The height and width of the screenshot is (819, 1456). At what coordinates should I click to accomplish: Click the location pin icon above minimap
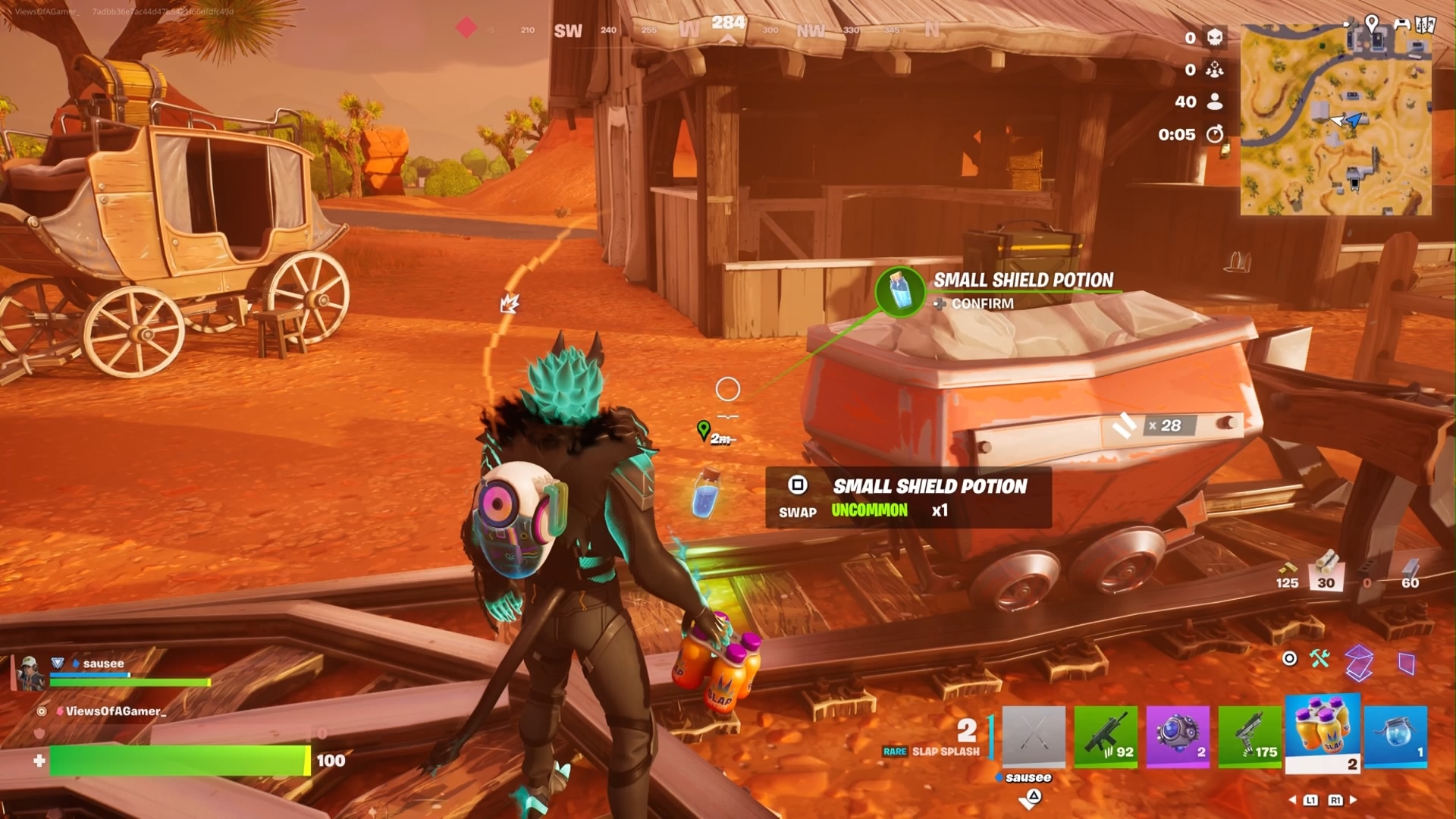tap(1372, 23)
